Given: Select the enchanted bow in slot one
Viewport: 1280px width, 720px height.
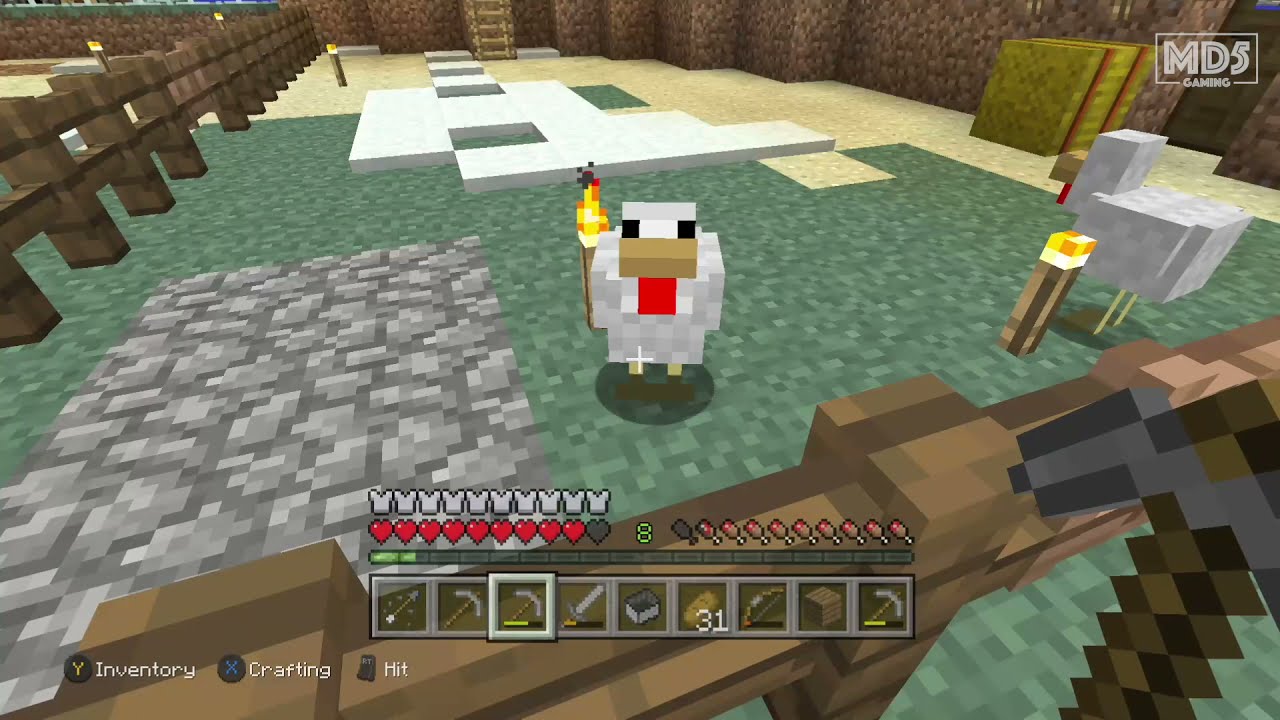Looking at the screenshot, I should click(x=402, y=603).
